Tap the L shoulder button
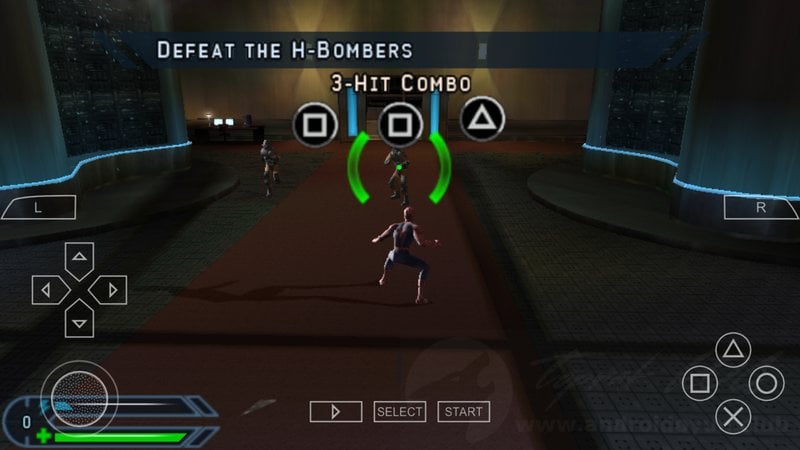Image resolution: width=800 pixels, height=450 pixels. click(39, 208)
